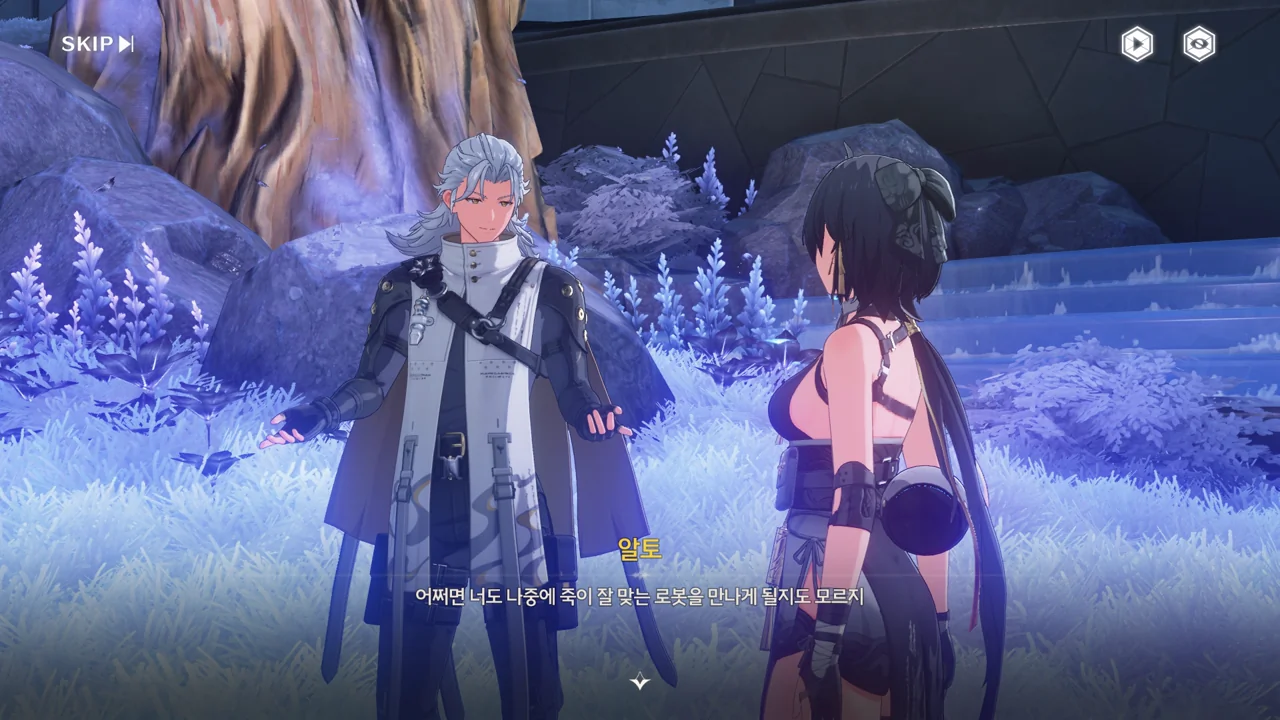Screen dimensions: 1280x720
Task: Skip the cutscene dialogue
Action: click(x=97, y=44)
